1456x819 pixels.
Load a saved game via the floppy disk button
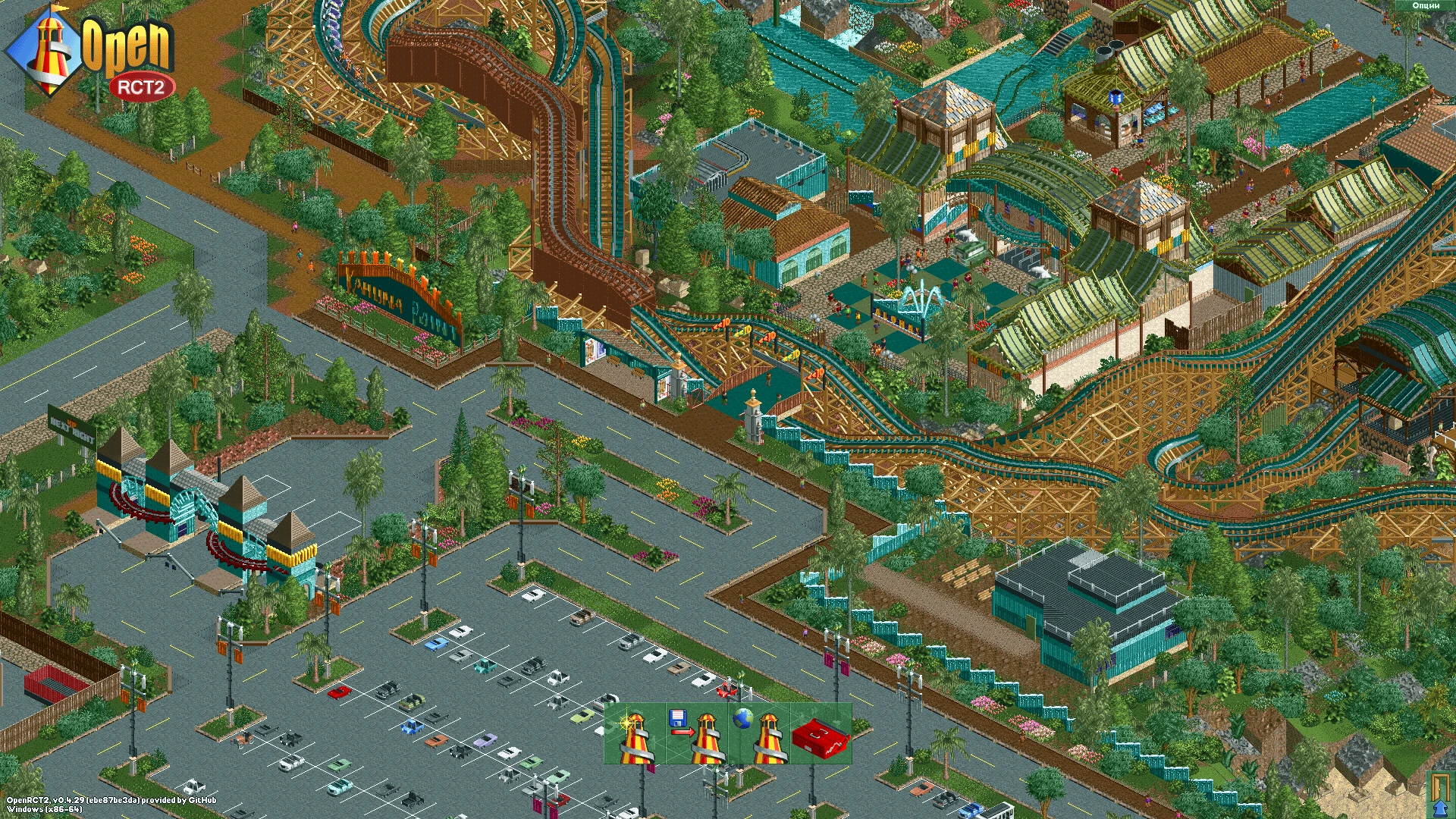click(x=697, y=734)
